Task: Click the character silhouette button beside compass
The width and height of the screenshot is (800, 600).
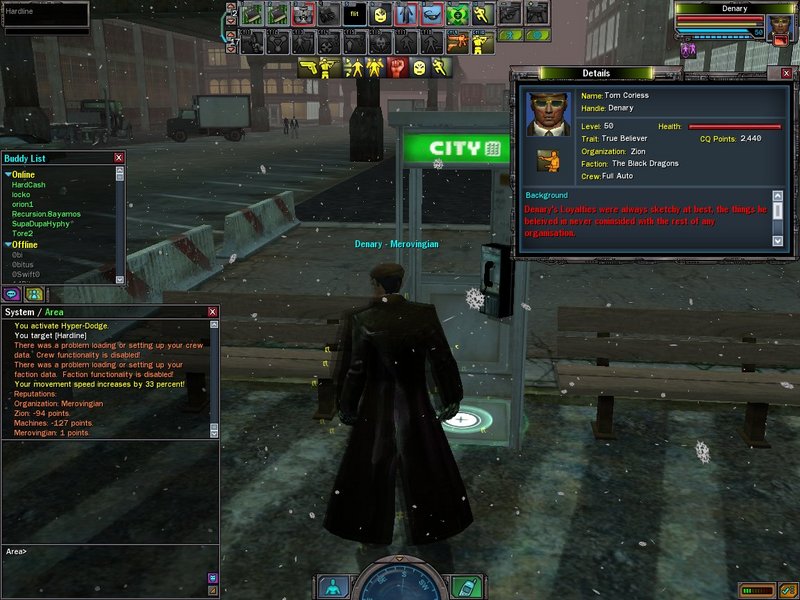Action: coord(333,586)
